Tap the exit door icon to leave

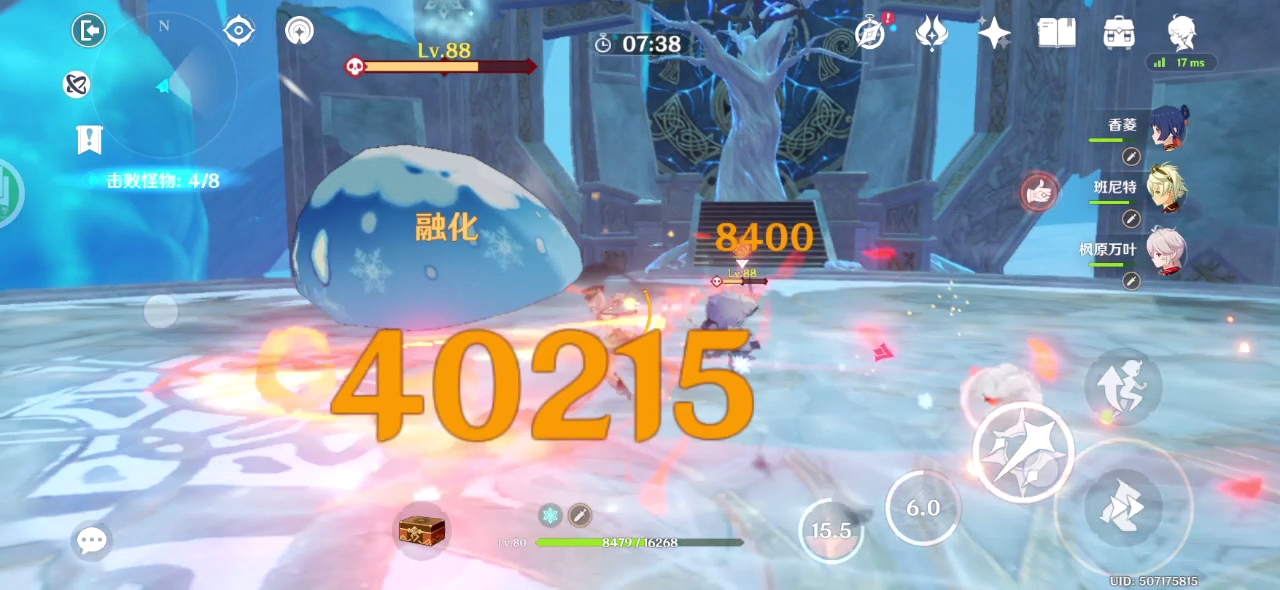[89, 31]
